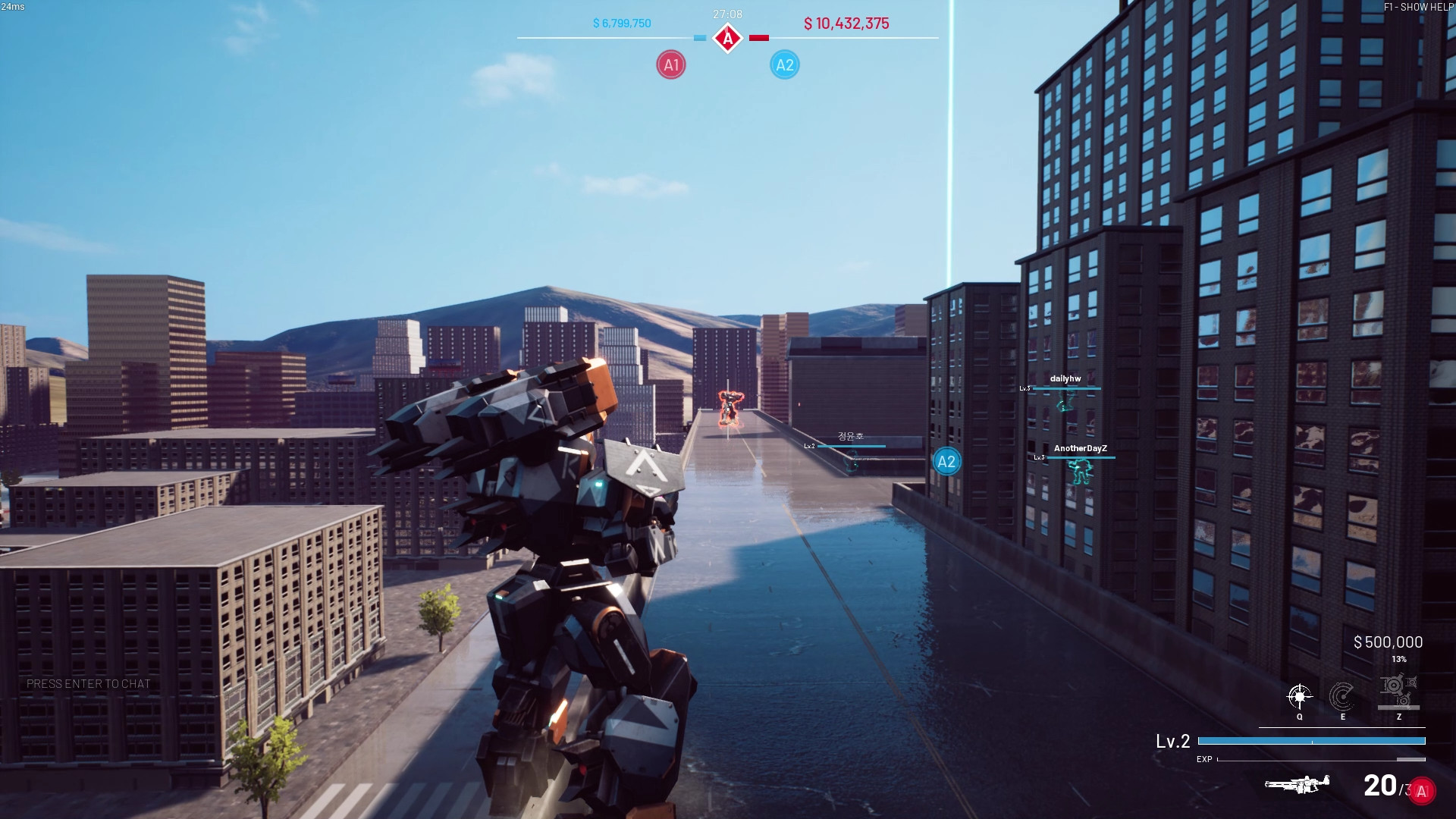Select the blue A2 team marker at top
Viewport: 1456px width, 819px height.
(784, 64)
